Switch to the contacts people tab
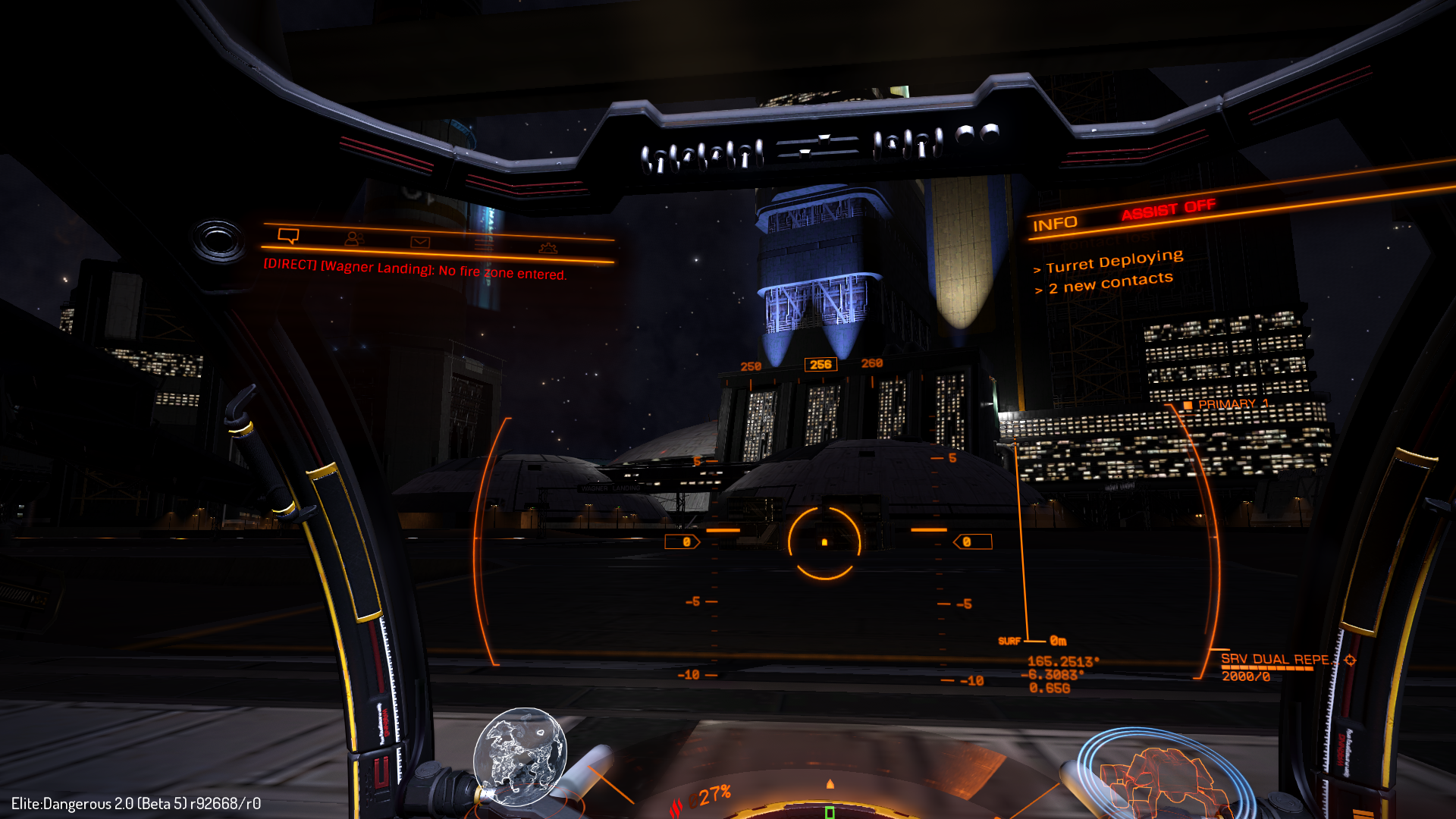Image resolution: width=1456 pixels, height=819 pixels. (x=353, y=239)
